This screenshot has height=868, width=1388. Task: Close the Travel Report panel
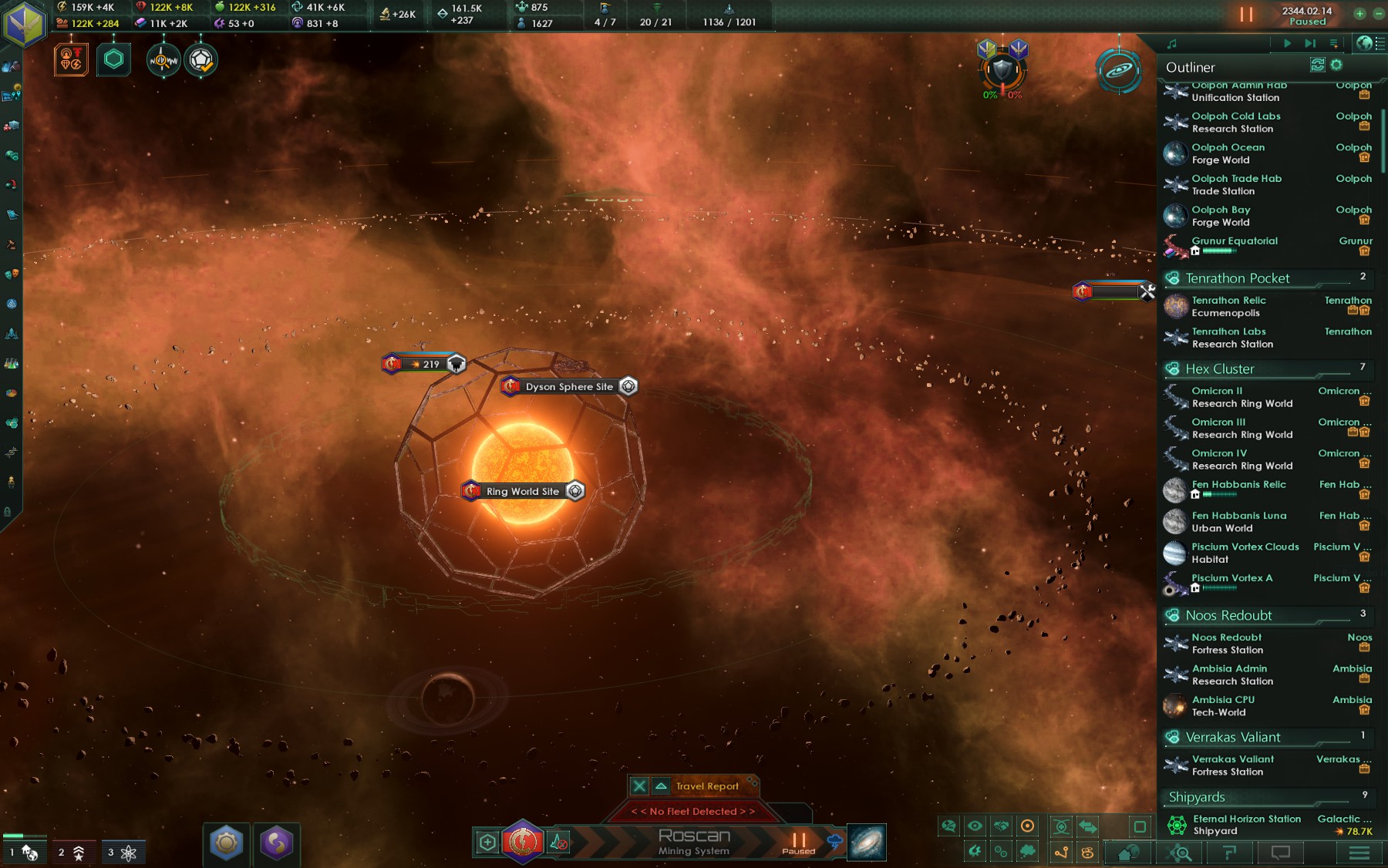coord(639,786)
